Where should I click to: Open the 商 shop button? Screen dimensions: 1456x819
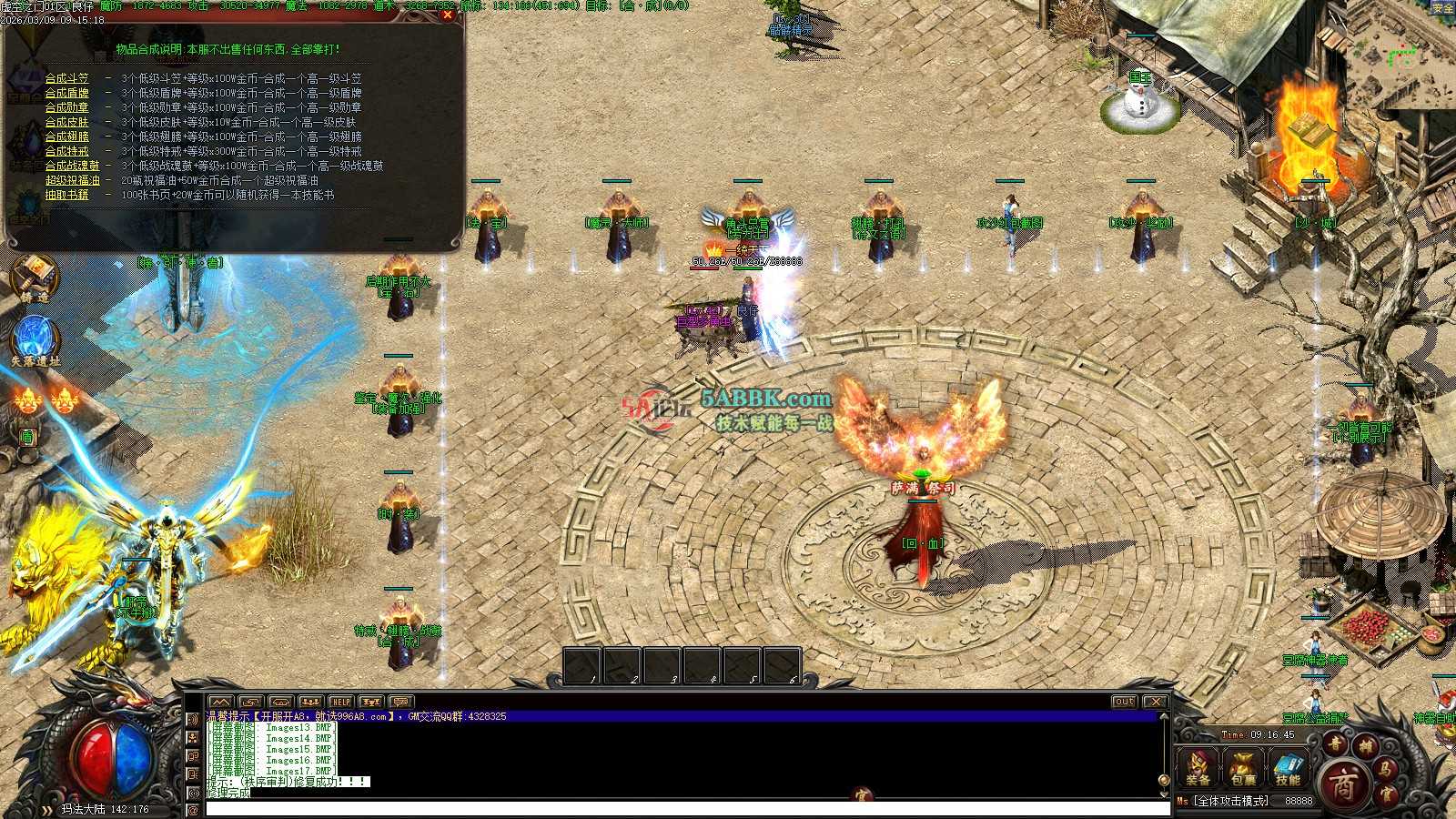1344,784
